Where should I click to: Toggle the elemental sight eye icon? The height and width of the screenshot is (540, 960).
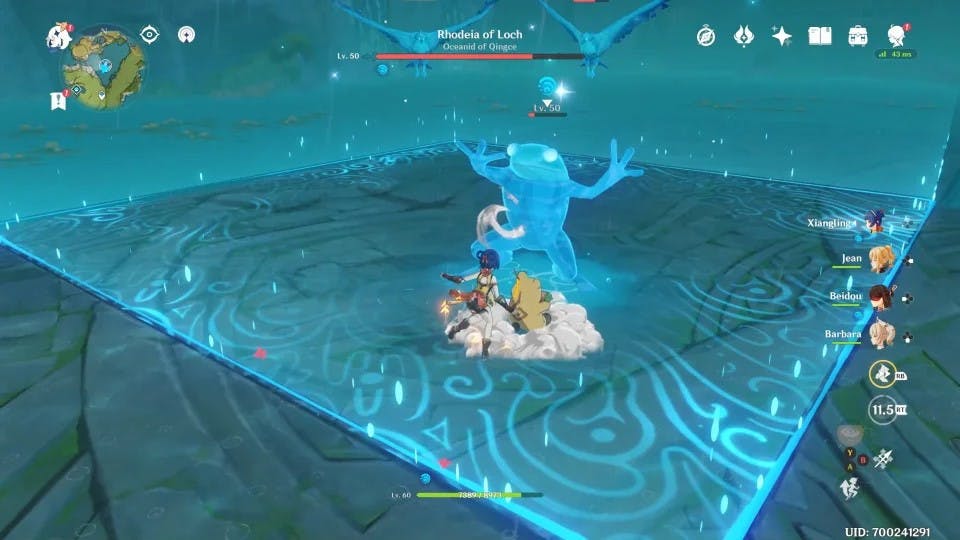point(150,35)
